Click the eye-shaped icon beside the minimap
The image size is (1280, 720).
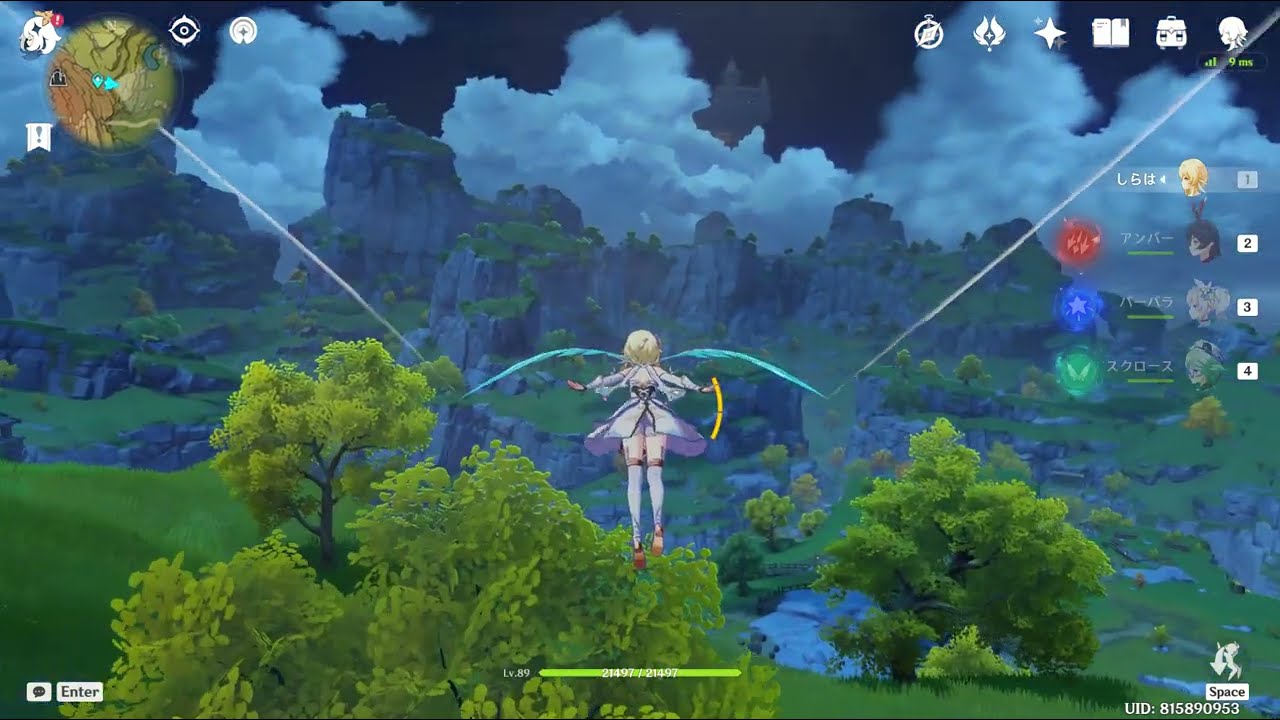pos(185,31)
